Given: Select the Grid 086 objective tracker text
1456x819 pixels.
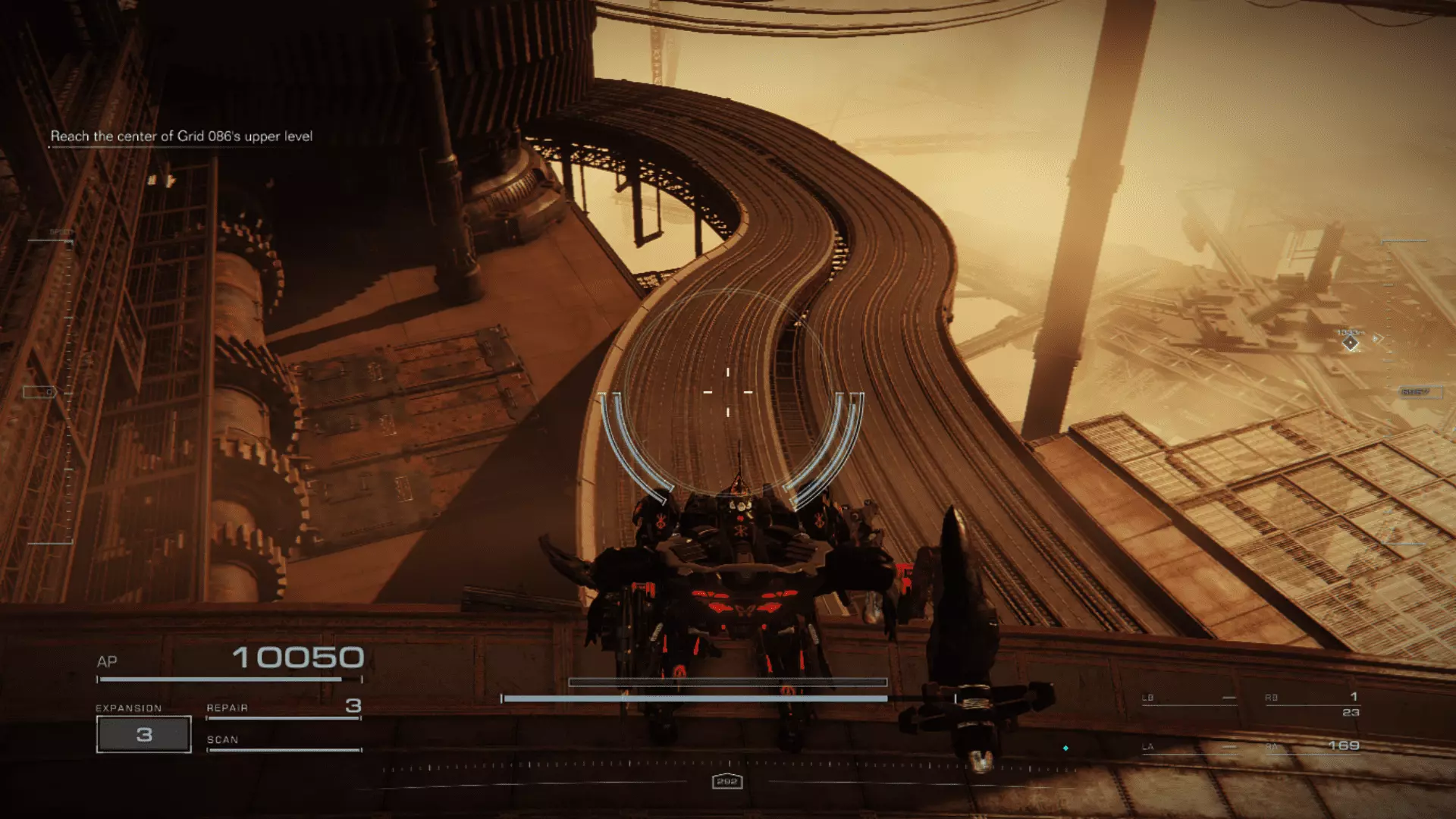Looking at the screenshot, I should click(181, 136).
